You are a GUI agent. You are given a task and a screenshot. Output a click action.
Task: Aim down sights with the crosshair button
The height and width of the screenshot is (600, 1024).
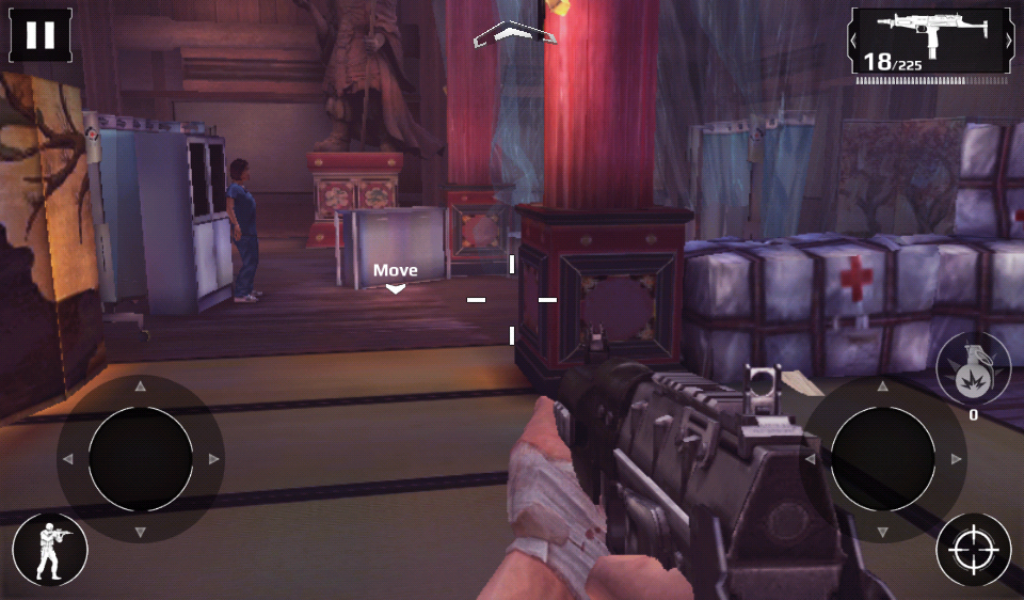(972, 549)
